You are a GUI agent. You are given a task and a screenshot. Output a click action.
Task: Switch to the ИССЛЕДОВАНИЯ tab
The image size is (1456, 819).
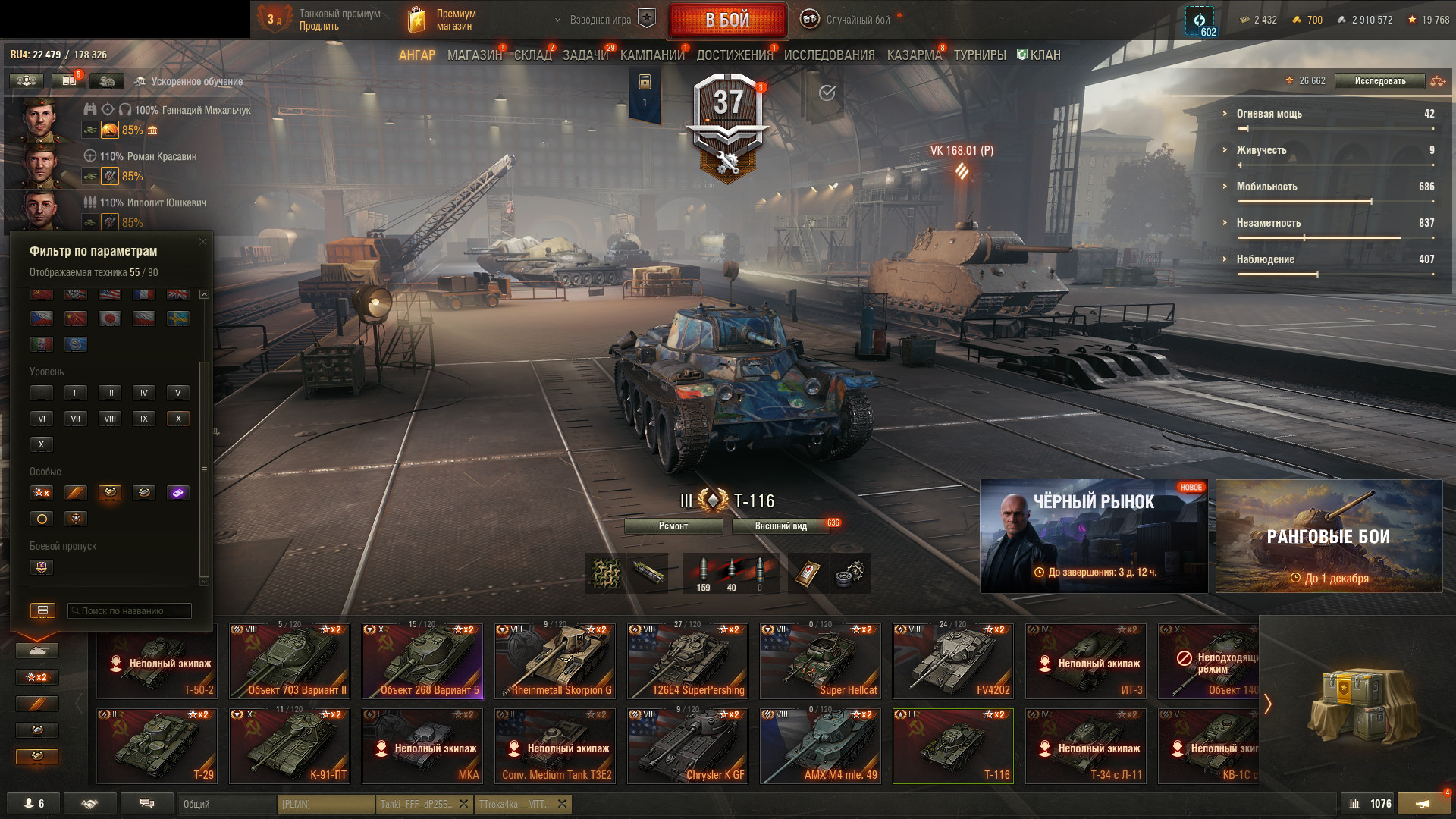tap(829, 55)
